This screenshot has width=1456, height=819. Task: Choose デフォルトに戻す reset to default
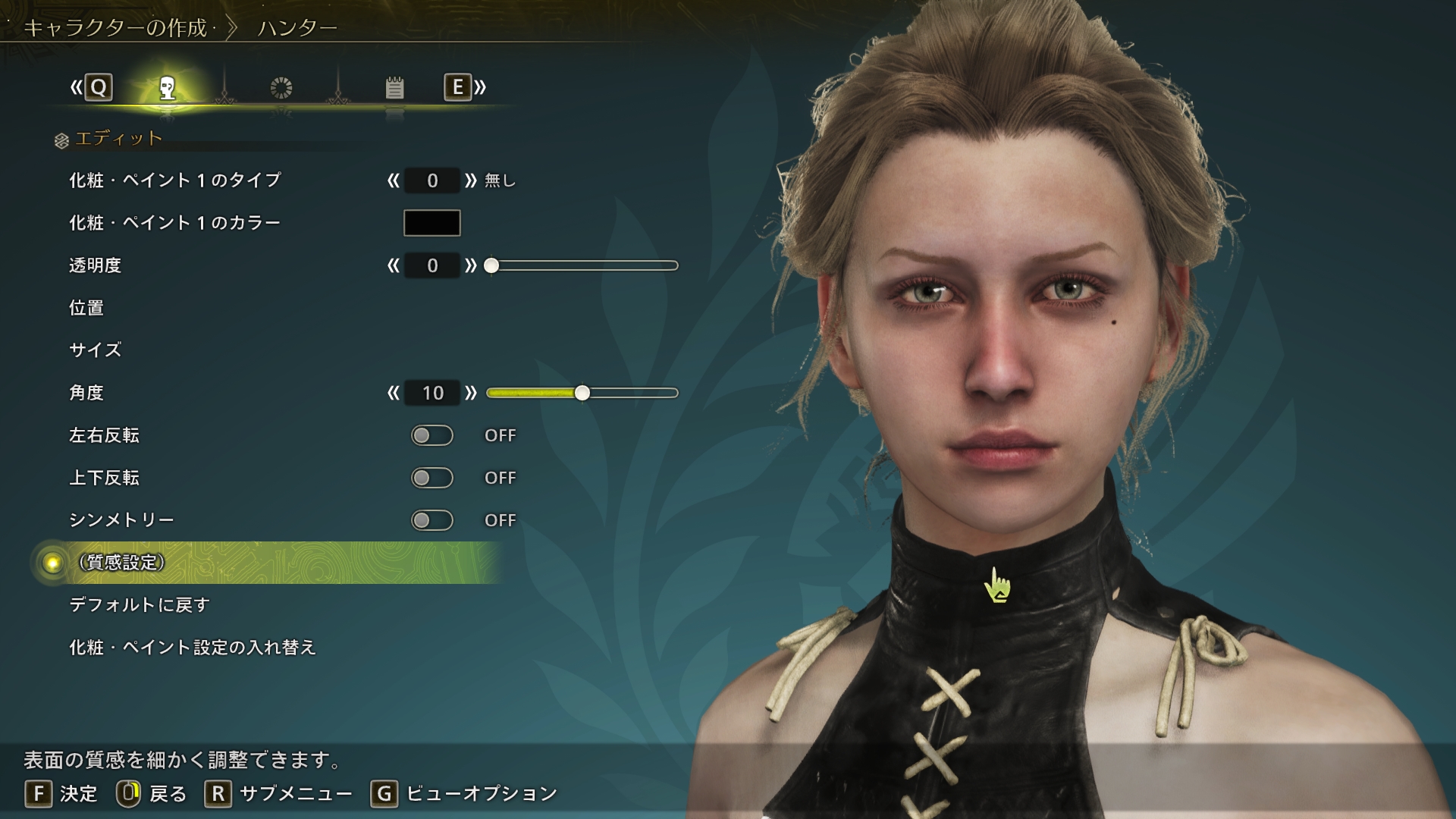(x=140, y=605)
